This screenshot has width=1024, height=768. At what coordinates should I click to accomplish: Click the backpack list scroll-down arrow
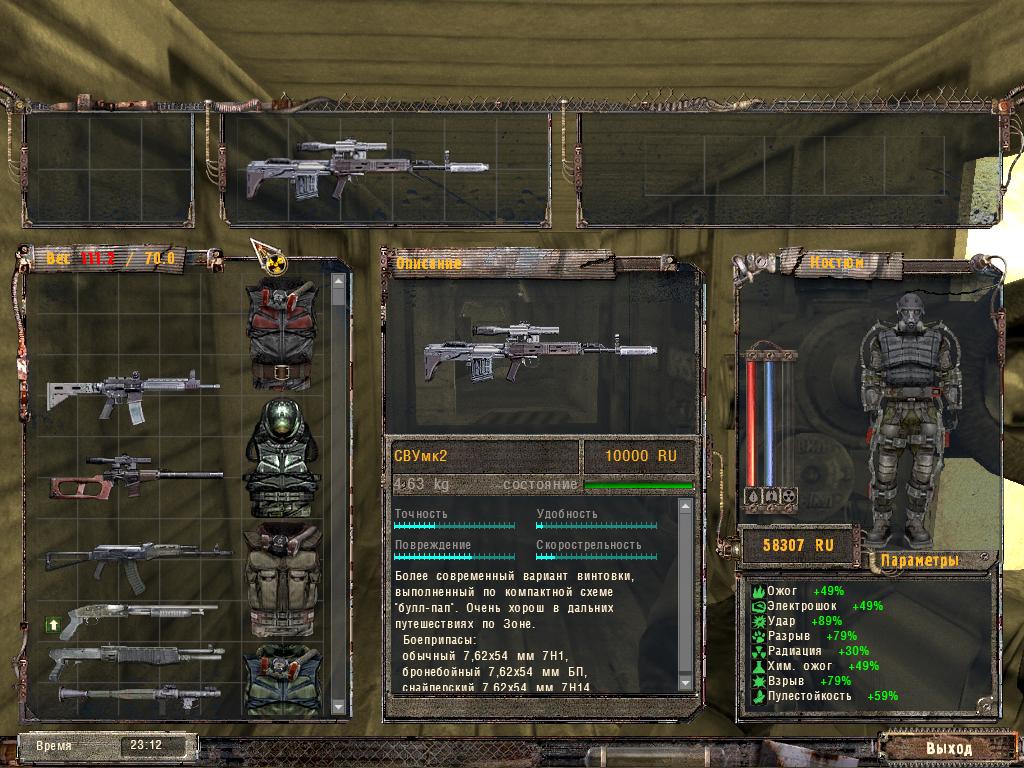tap(338, 707)
